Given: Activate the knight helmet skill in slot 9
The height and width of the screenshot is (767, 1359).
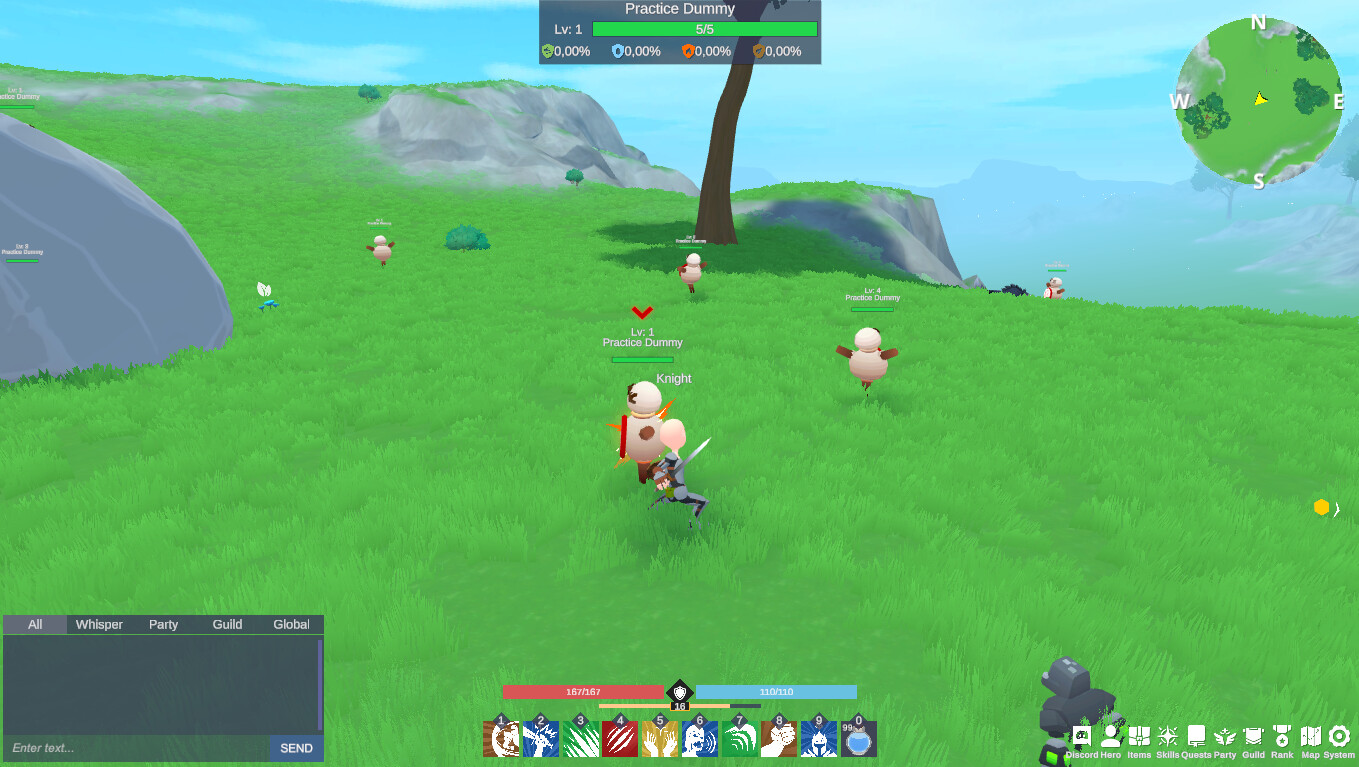Looking at the screenshot, I should (x=818, y=739).
